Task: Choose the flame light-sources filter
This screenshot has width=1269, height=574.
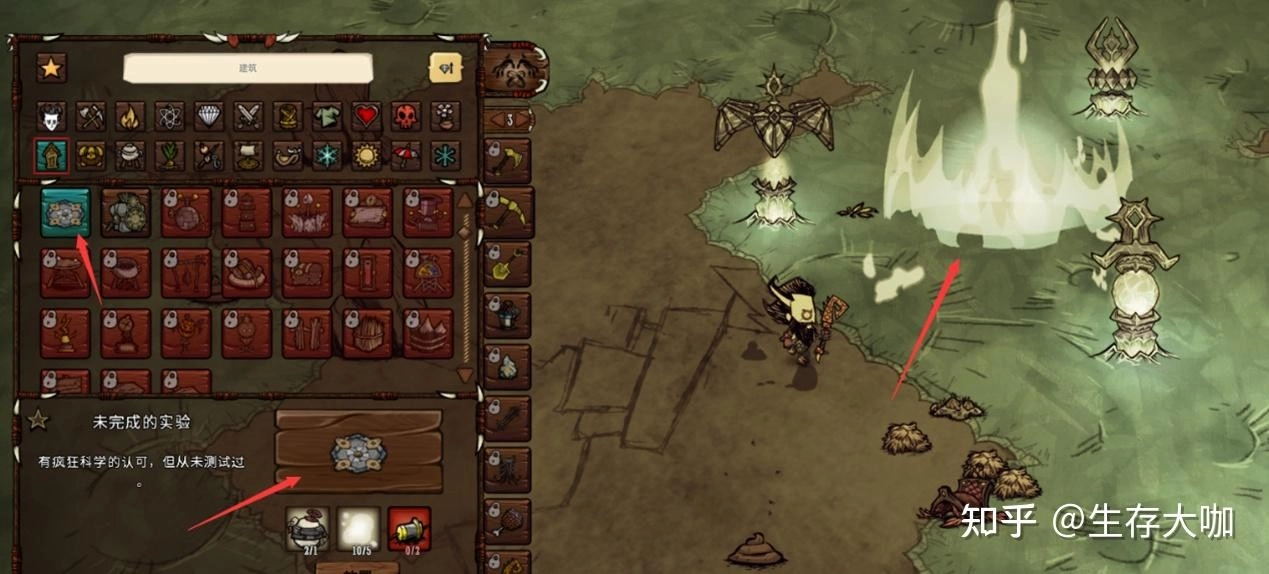Action: coord(130,117)
